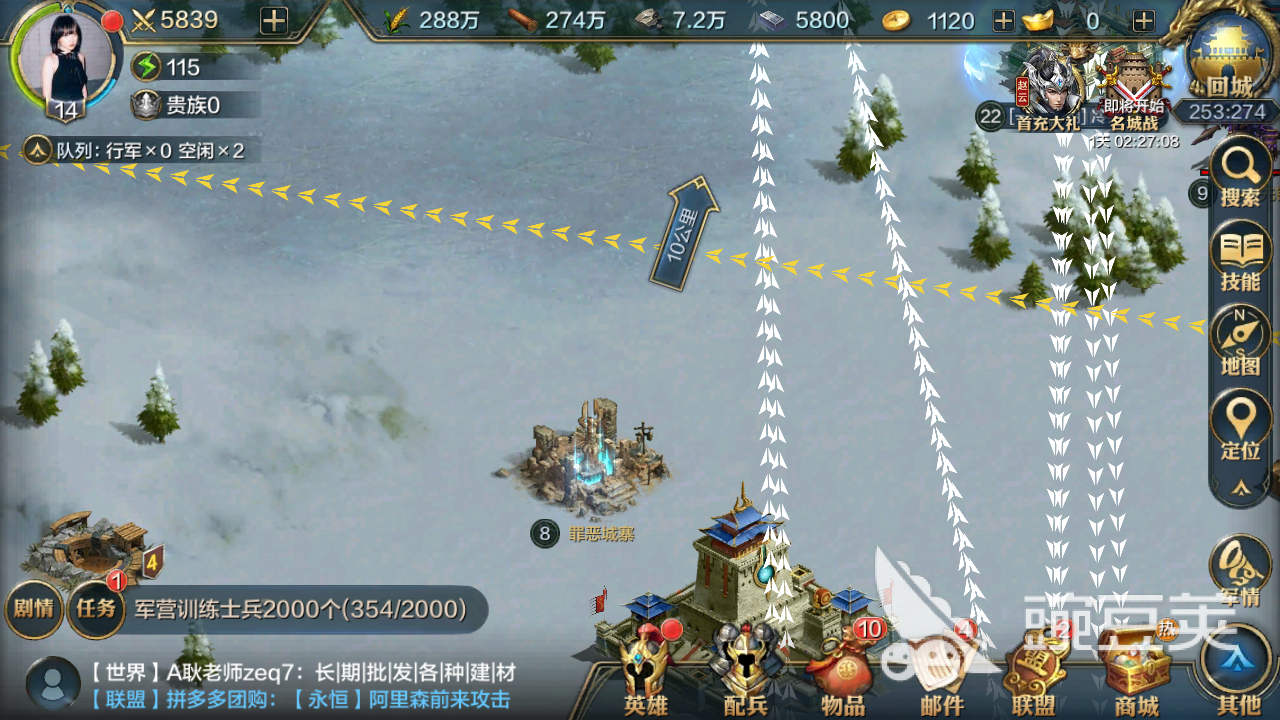Open the 军情 military intel panel
The height and width of the screenshot is (720, 1280).
[1240, 575]
